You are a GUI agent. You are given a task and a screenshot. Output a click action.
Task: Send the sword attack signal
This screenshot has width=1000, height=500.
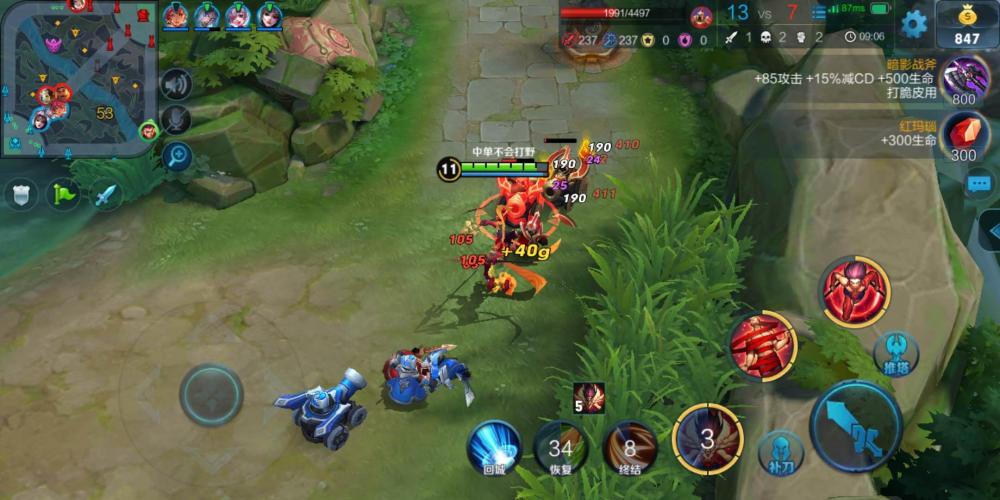tap(106, 193)
